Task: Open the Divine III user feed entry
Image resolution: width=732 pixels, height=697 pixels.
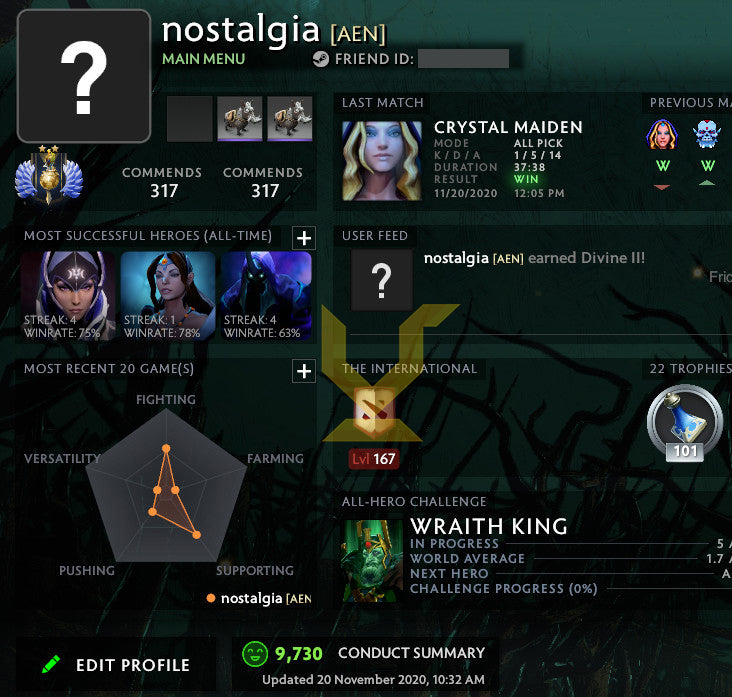Action: tap(534, 258)
